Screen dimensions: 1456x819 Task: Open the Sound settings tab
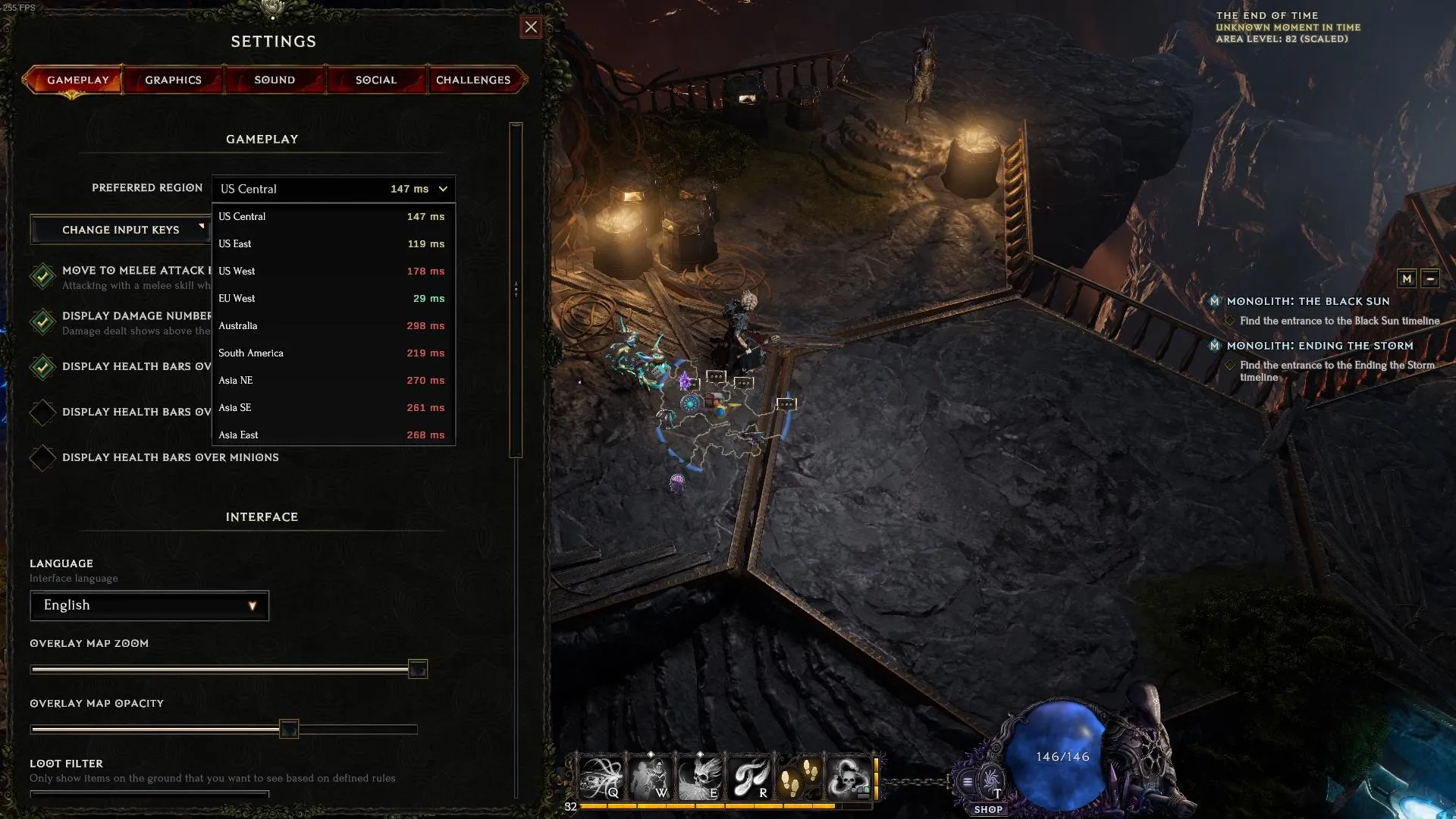275,80
